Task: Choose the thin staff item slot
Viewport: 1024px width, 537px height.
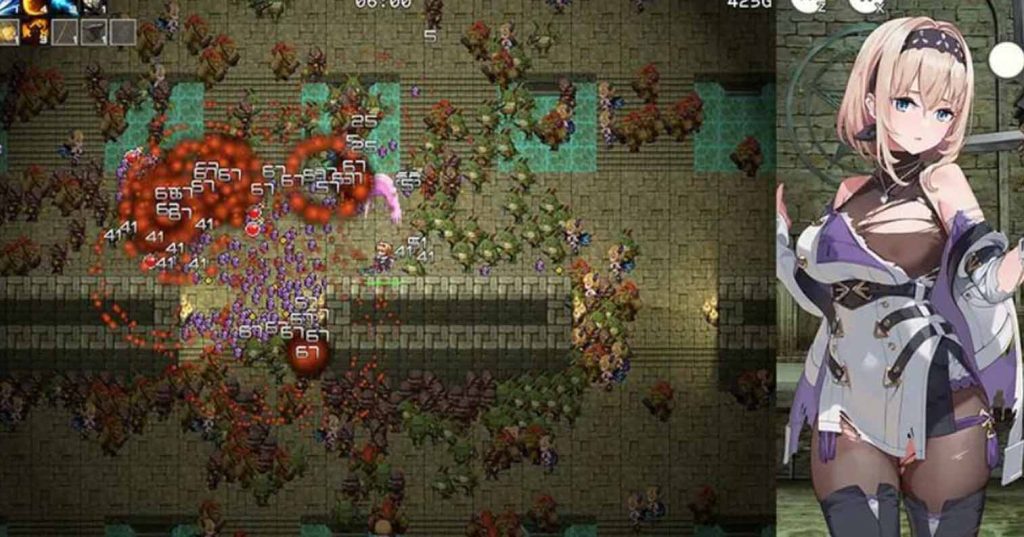Action: 65,33
